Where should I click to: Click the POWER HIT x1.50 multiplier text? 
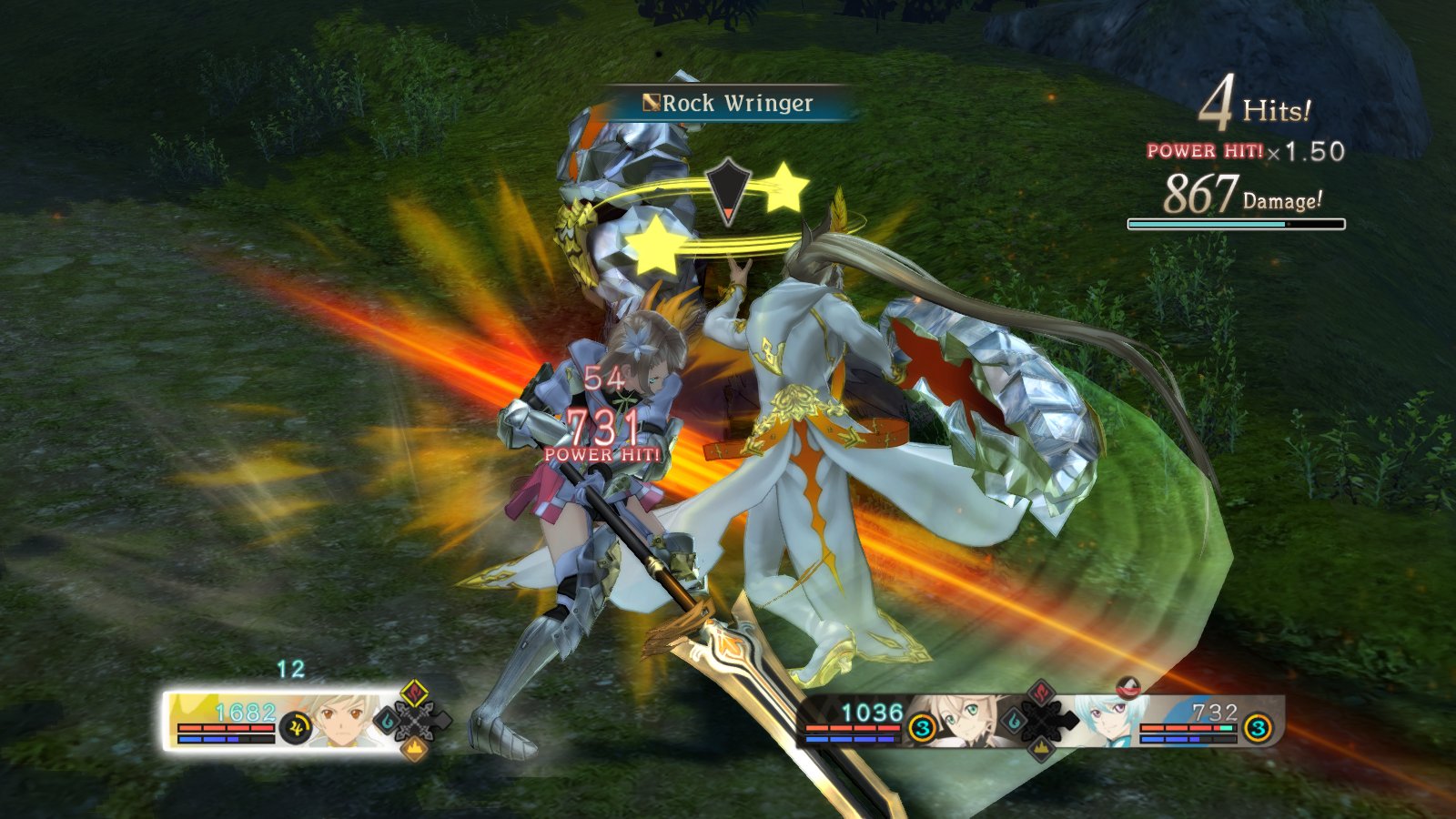point(1245,149)
